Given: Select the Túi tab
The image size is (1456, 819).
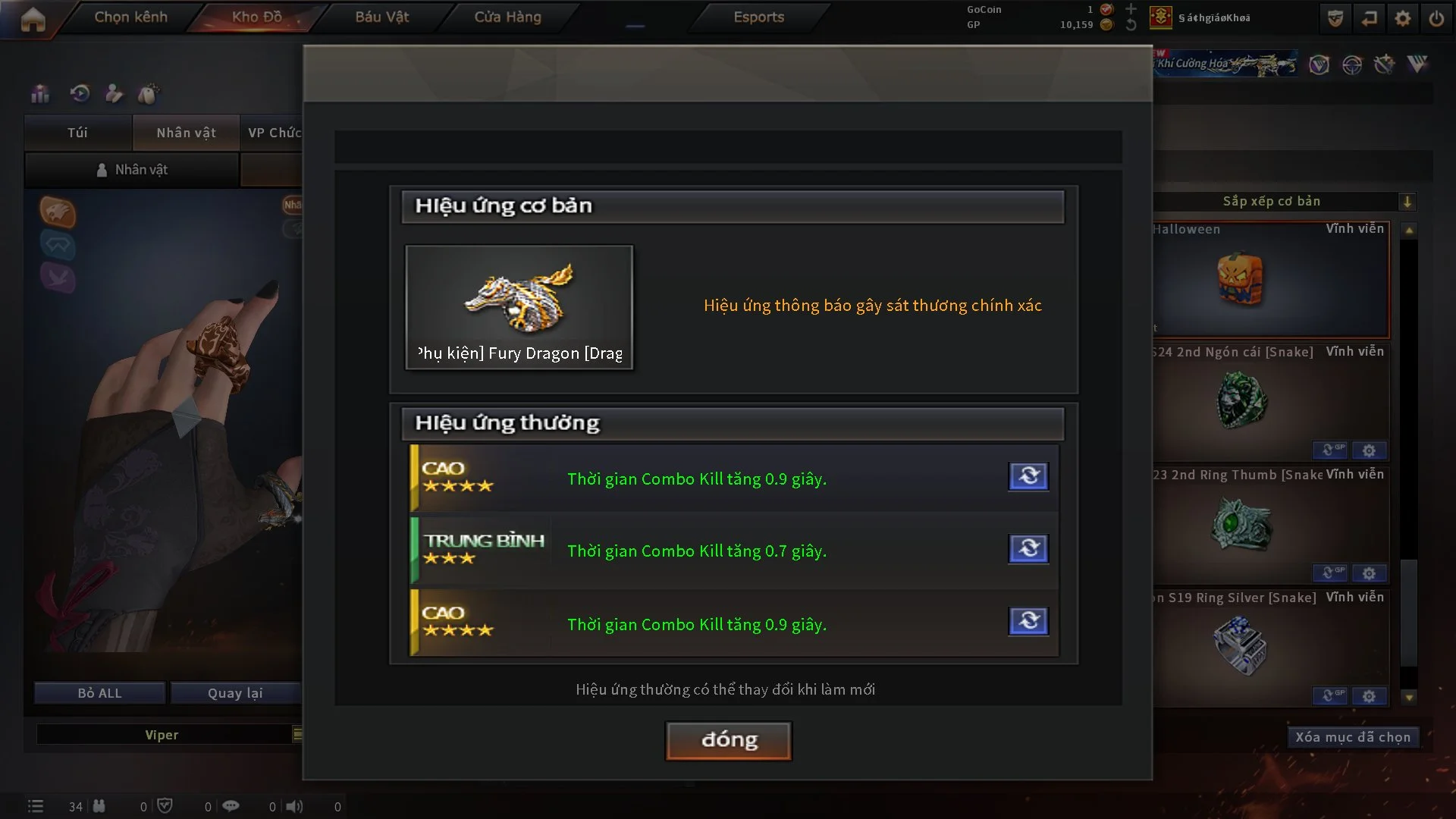Looking at the screenshot, I should (77, 133).
